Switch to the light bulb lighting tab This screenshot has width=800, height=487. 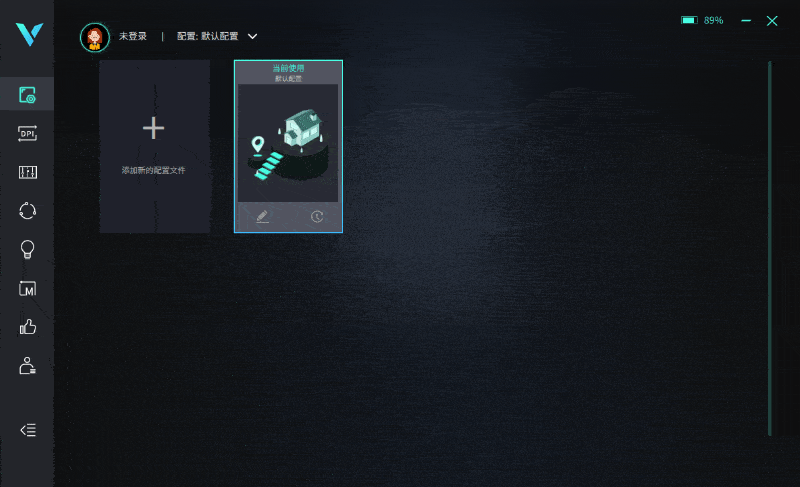tap(27, 249)
